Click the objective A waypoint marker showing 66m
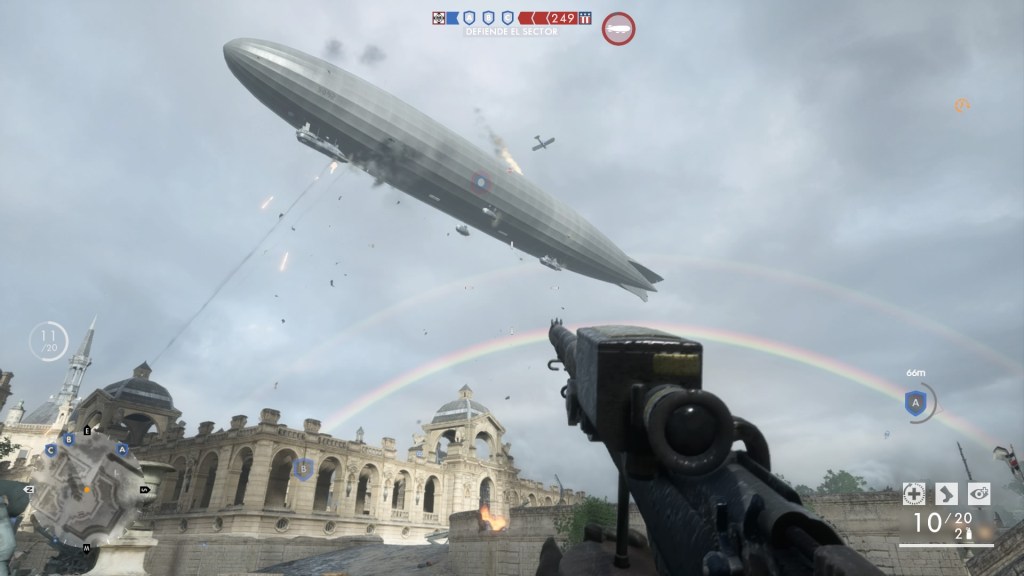The width and height of the screenshot is (1024, 576). [x=915, y=403]
